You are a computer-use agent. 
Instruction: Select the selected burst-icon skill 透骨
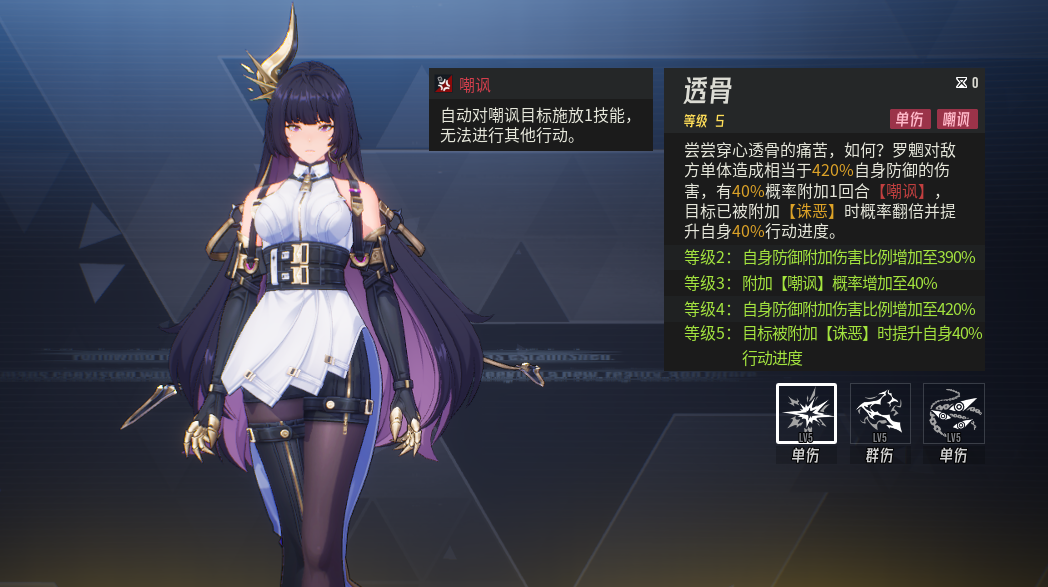[806, 413]
